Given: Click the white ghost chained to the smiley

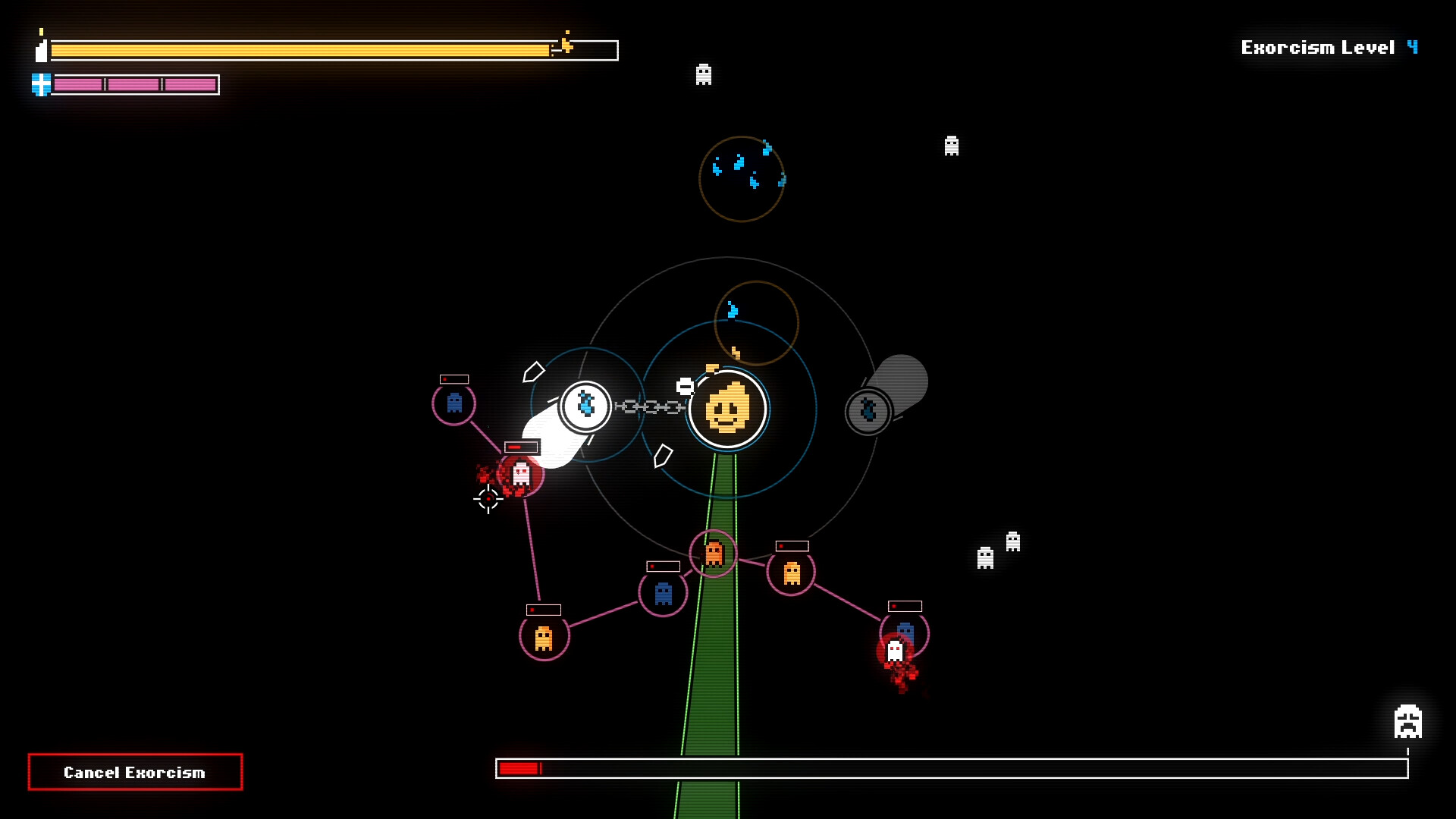Looking at the screenshot, I should pos(585,406).
